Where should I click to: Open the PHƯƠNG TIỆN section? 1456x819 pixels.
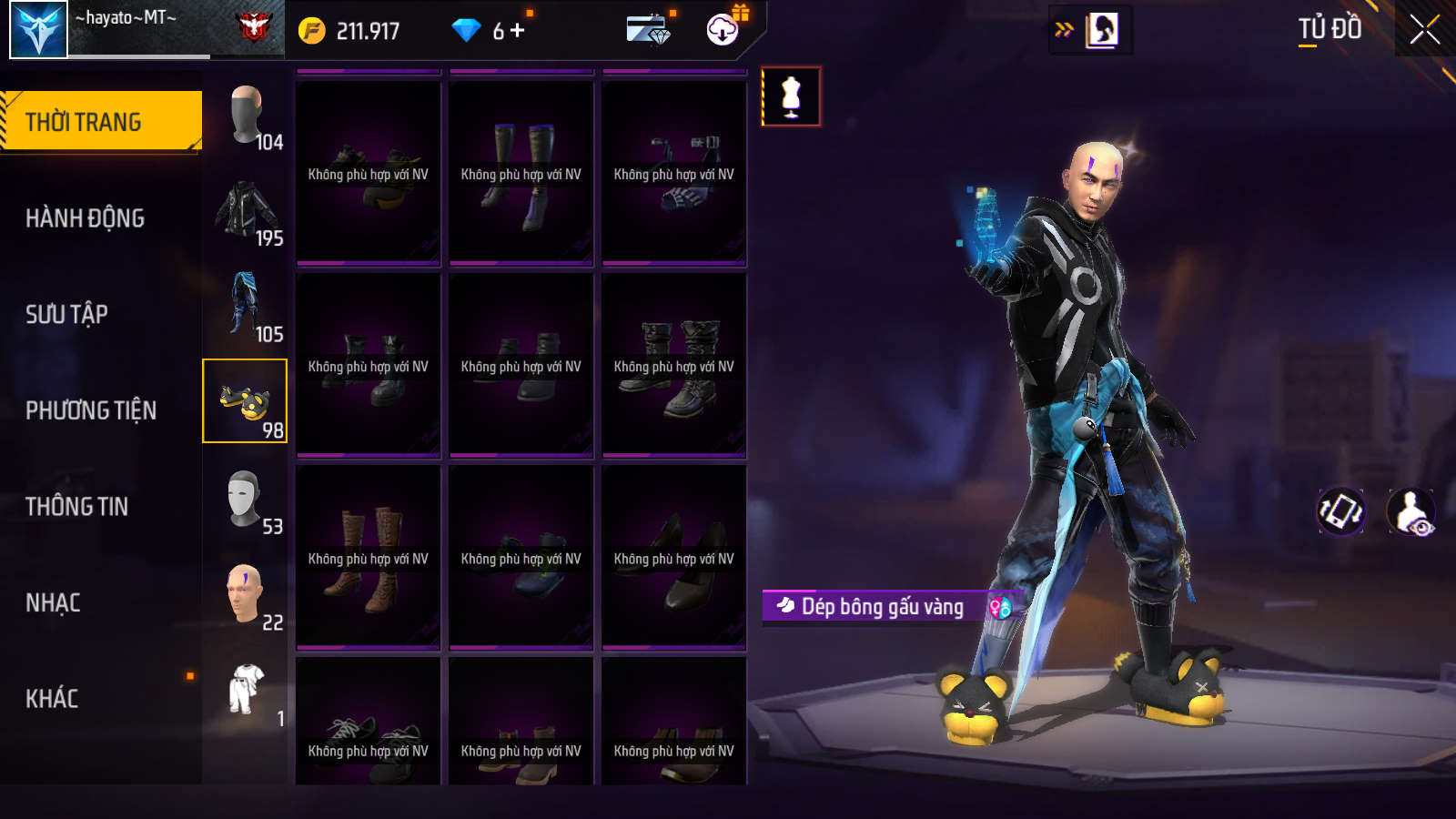click(91, 410)
